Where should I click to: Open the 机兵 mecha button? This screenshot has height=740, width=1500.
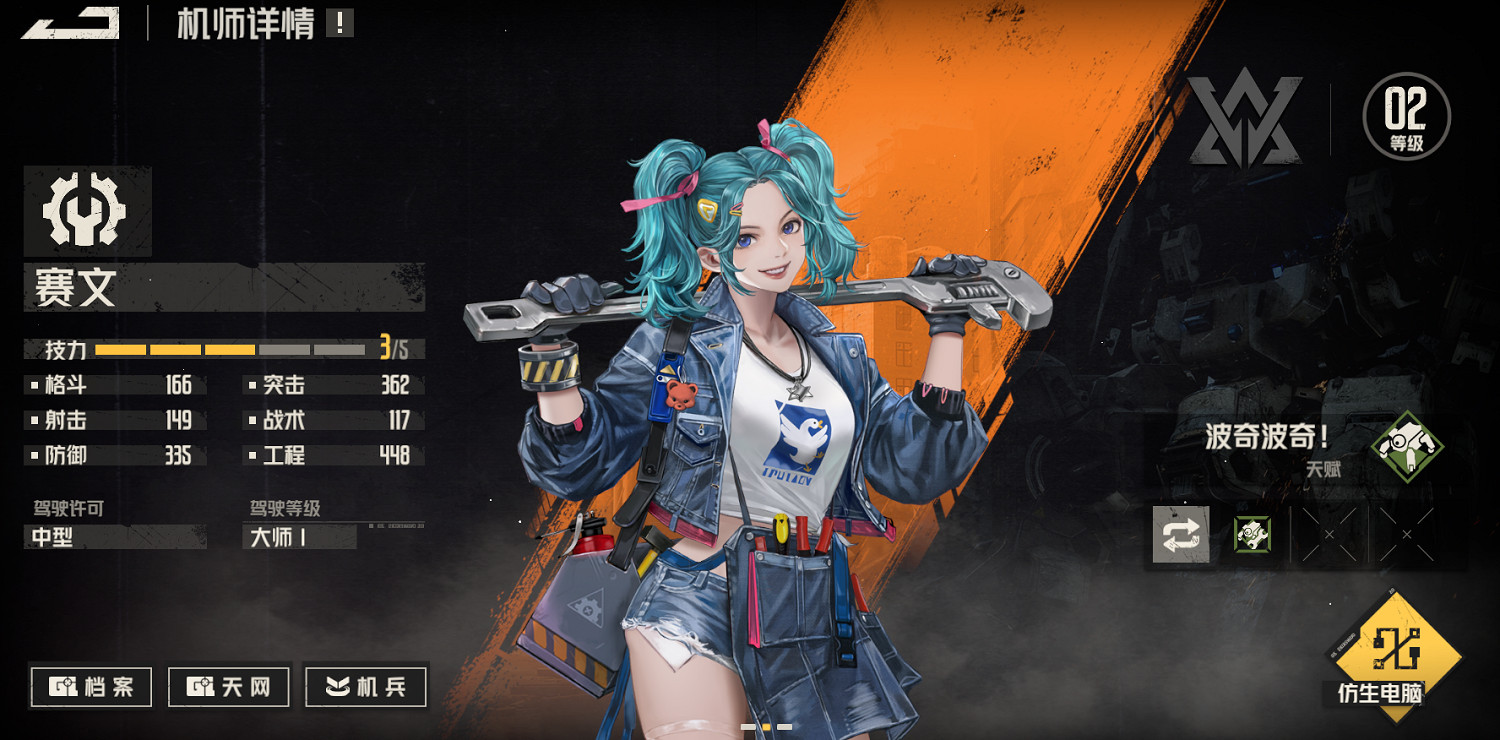click(x=366, y=687)
